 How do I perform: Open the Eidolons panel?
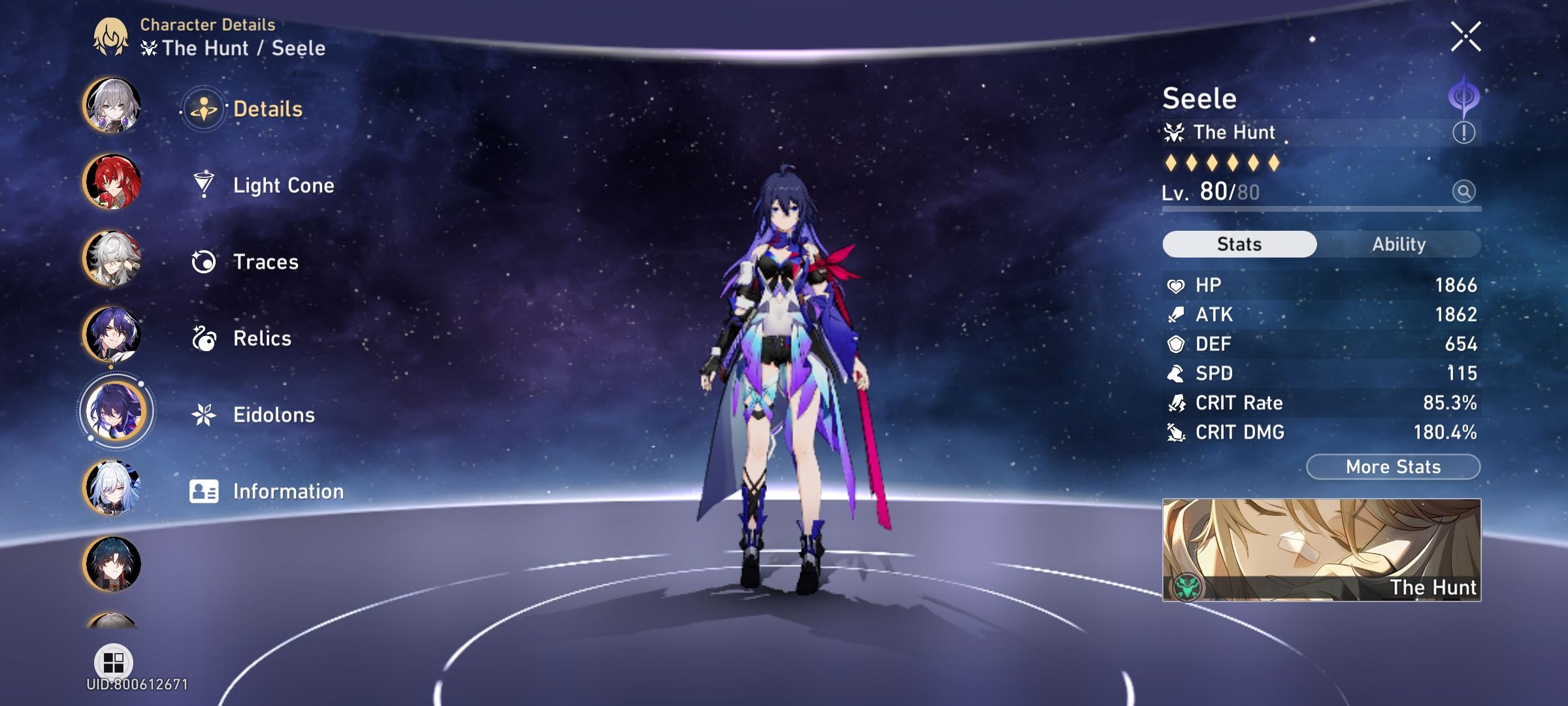(274, 414)
